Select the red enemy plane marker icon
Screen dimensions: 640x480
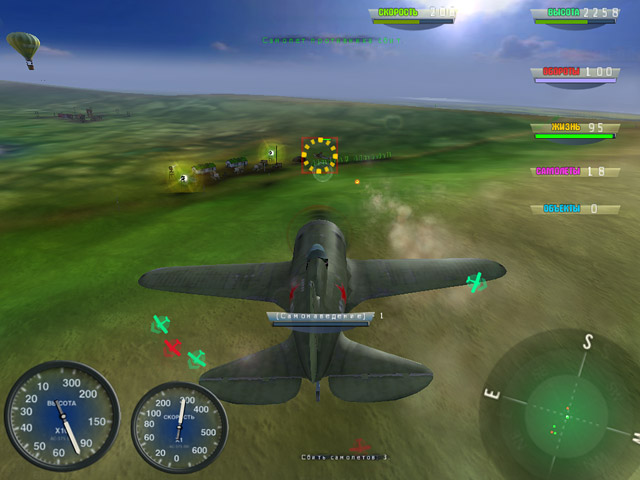pyautogui.click(x=173, y=348)
